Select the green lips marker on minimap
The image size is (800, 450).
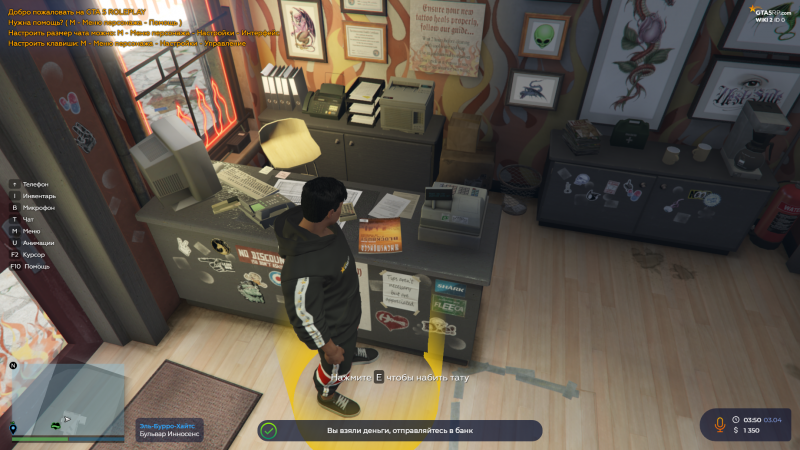(x=56, y=425)
